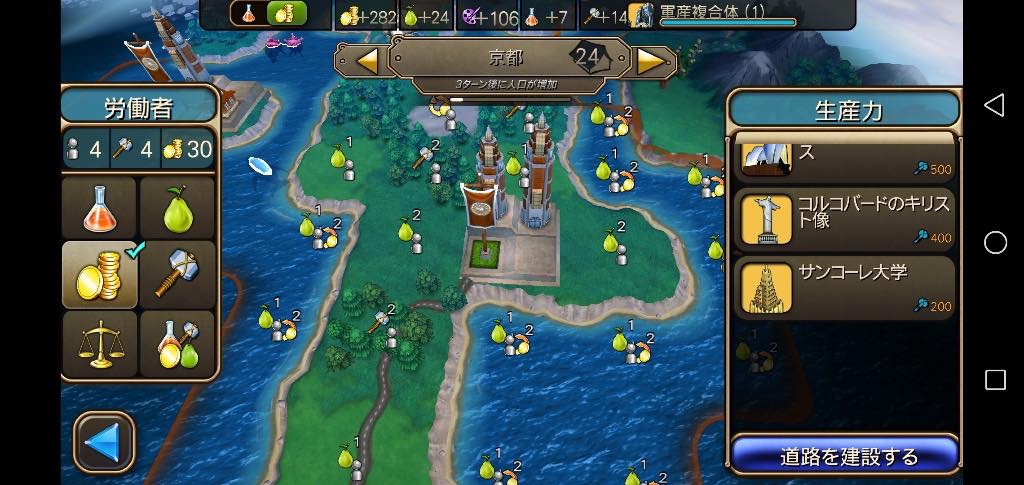Image resolution: width=1024 pixels, height=485 pixels.
Task: Tap the Android home circle button
Action: (x=995, y=243)
